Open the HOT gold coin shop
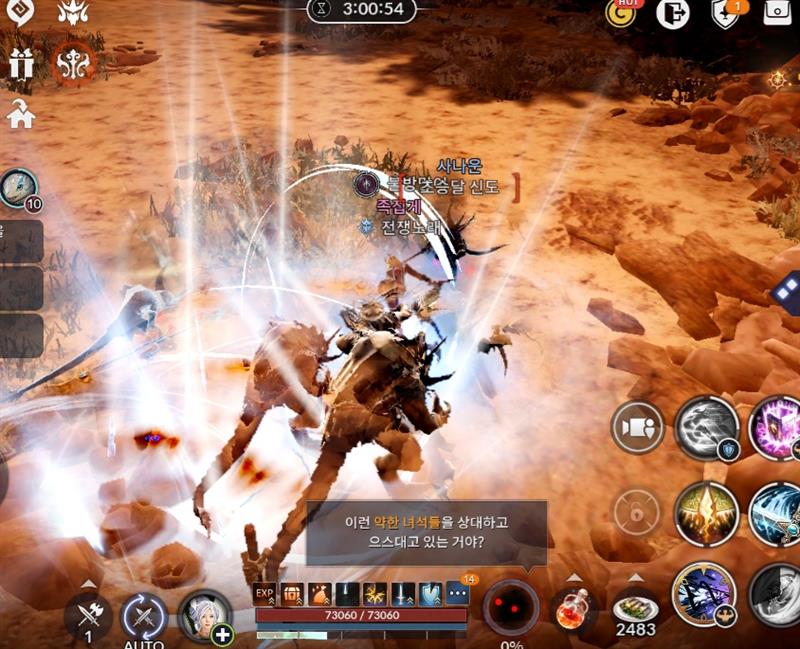 [x=622, y=13]
